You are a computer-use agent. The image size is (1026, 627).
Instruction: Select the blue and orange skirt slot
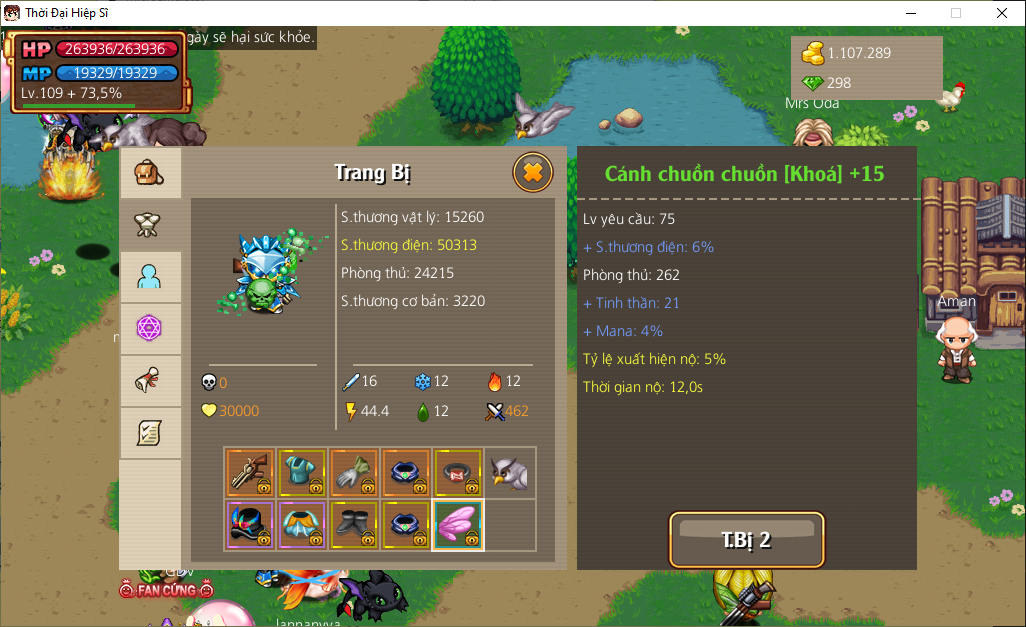[x=303, y=525]
